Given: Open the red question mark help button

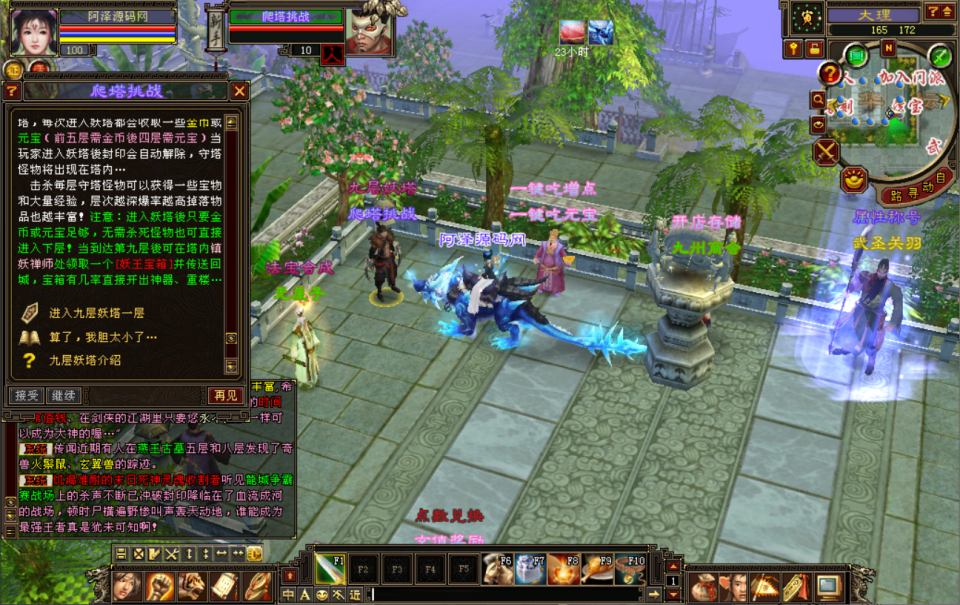Looking at the screenshot, I should point(830,73).
